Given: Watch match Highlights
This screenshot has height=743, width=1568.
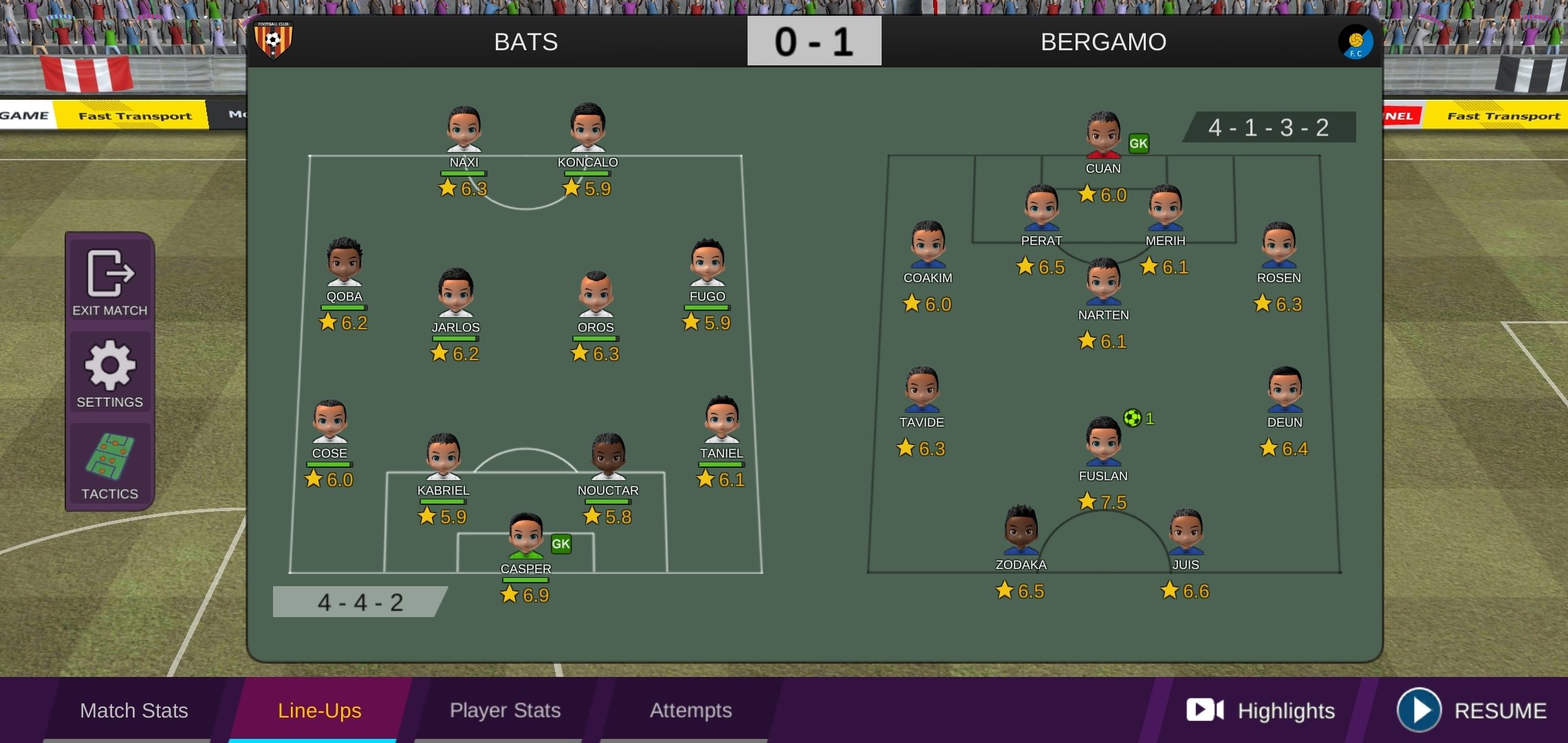Looking at the screenshot, I should pos(1261,710).
